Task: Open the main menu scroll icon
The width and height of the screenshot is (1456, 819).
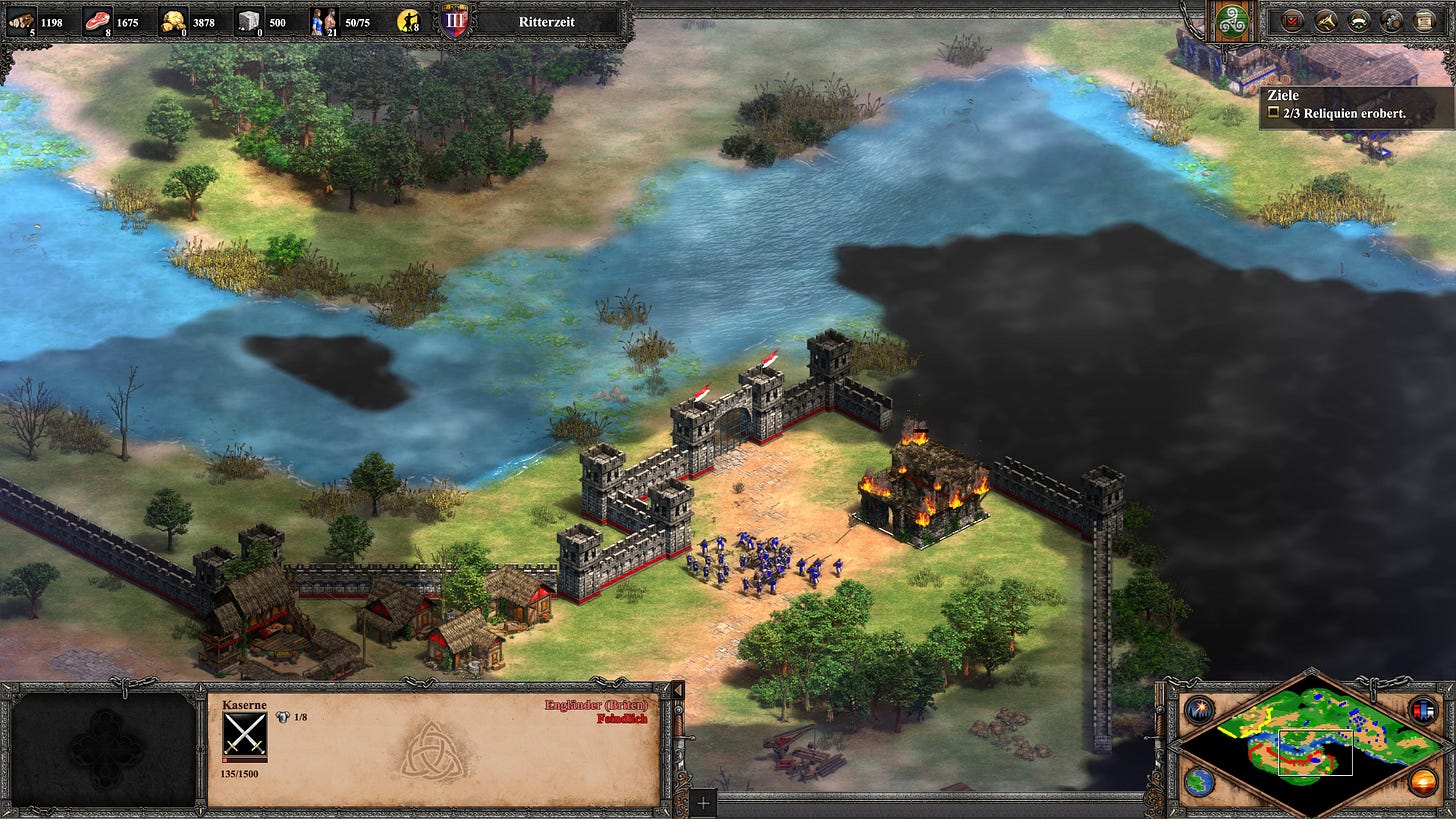Action: coord(1425,20)
